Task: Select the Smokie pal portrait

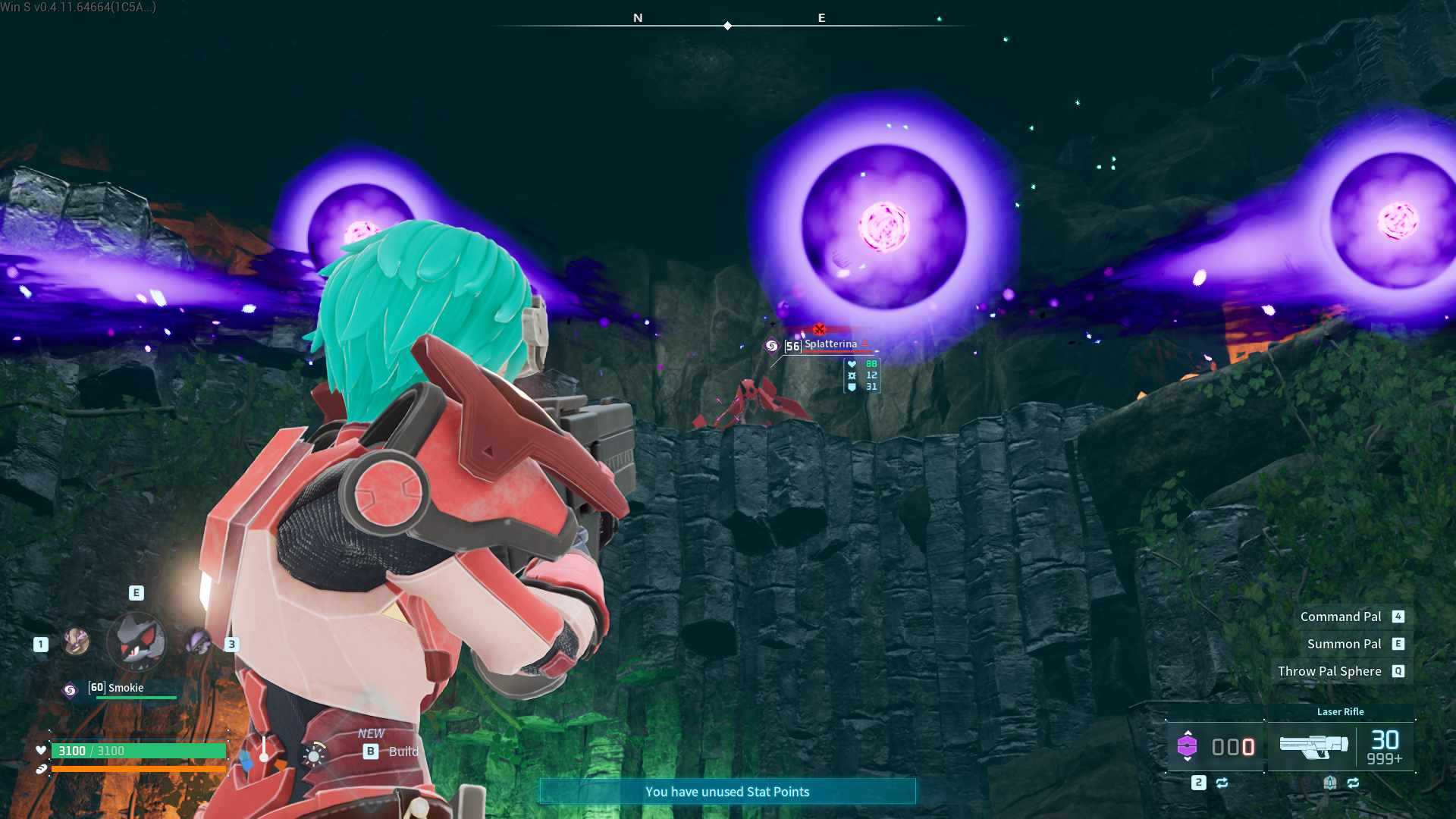Action: [x=136, y=641]
